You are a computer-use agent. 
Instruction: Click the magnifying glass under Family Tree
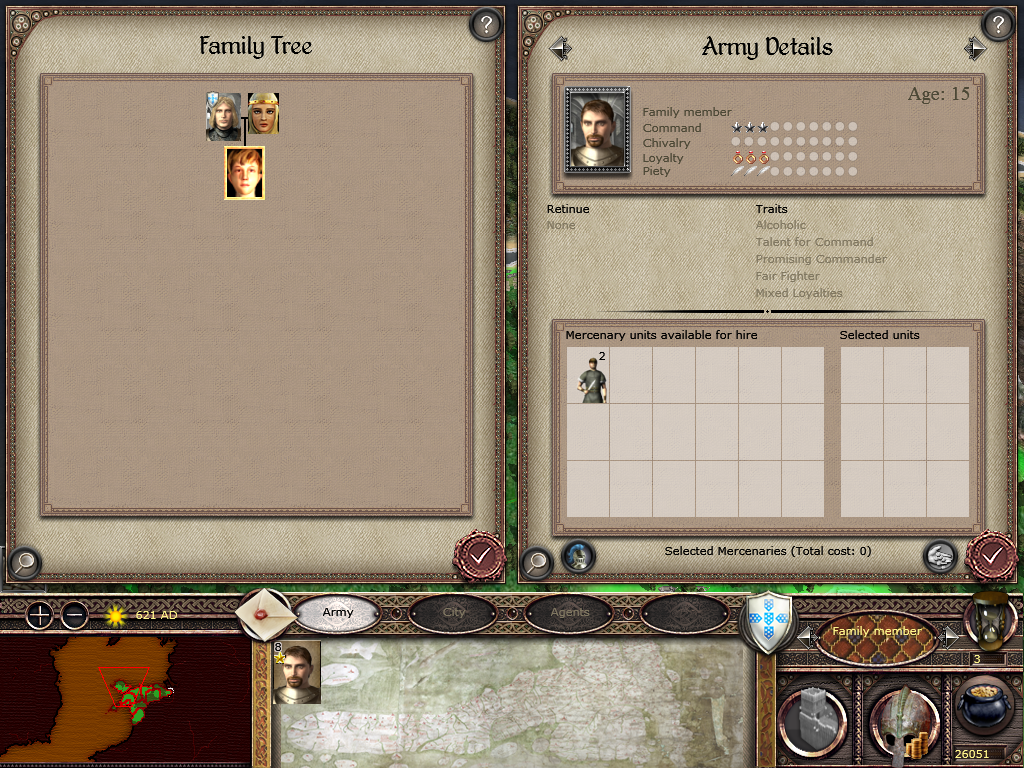24,562
